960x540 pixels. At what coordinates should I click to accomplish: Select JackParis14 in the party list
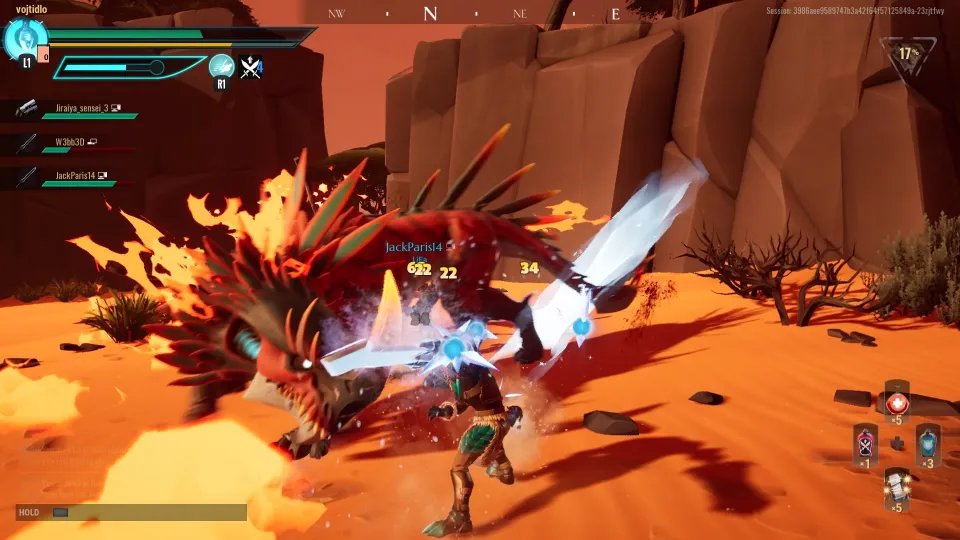[72, 176]
